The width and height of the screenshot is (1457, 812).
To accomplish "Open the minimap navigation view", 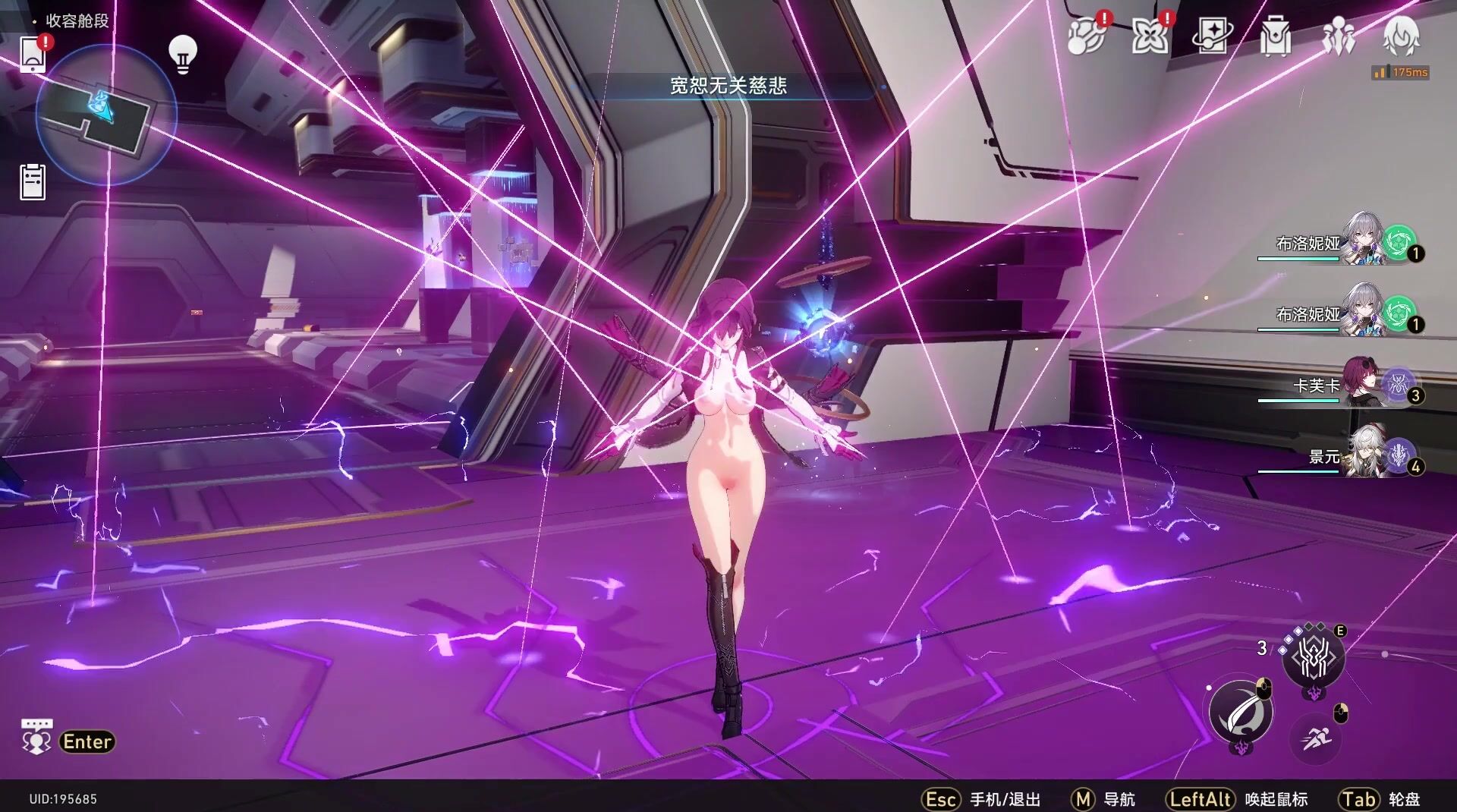I will [106, 115].
